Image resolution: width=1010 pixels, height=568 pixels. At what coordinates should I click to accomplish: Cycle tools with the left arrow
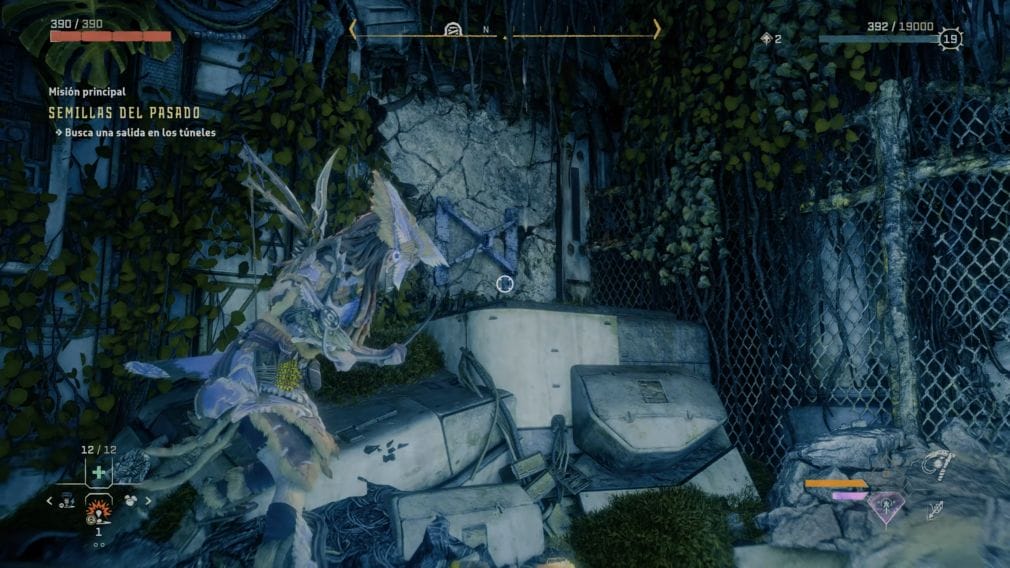tap(48, 500)
